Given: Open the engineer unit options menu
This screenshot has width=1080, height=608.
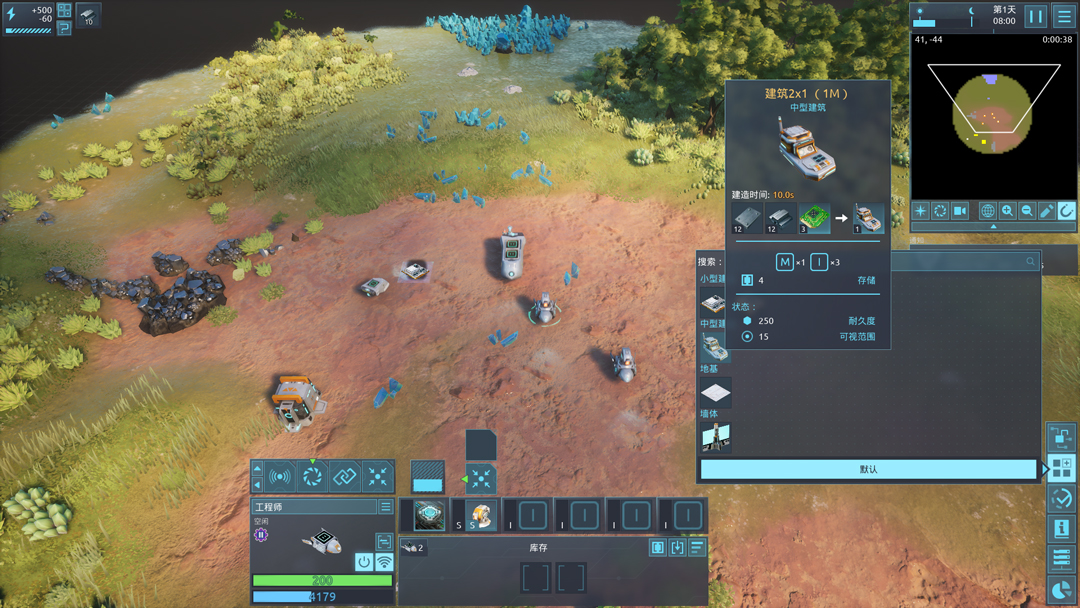Looking at the screenshot, I should [x=385, y=507].
